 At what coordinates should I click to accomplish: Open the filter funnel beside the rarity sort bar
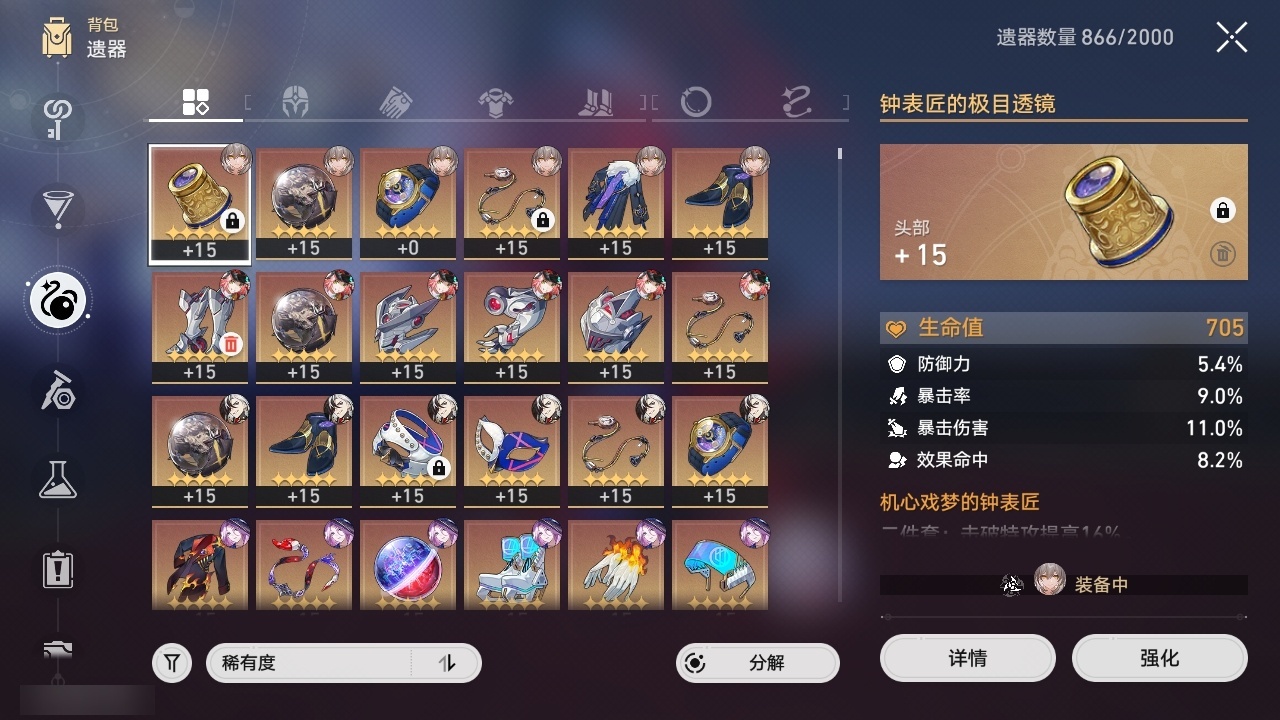[171, 662]
